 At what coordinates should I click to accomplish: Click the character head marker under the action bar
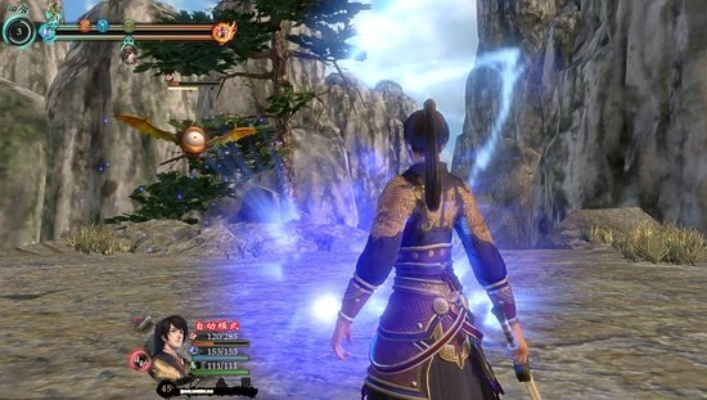pos(129,53)
